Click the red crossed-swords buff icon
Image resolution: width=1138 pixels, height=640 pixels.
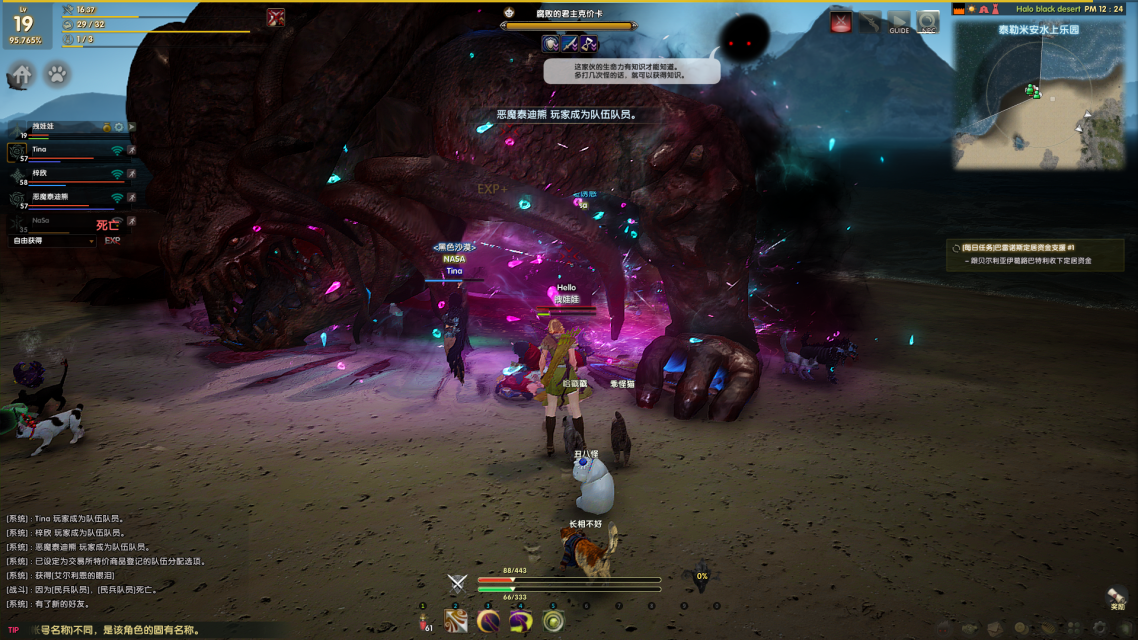[x=276, y=17]
